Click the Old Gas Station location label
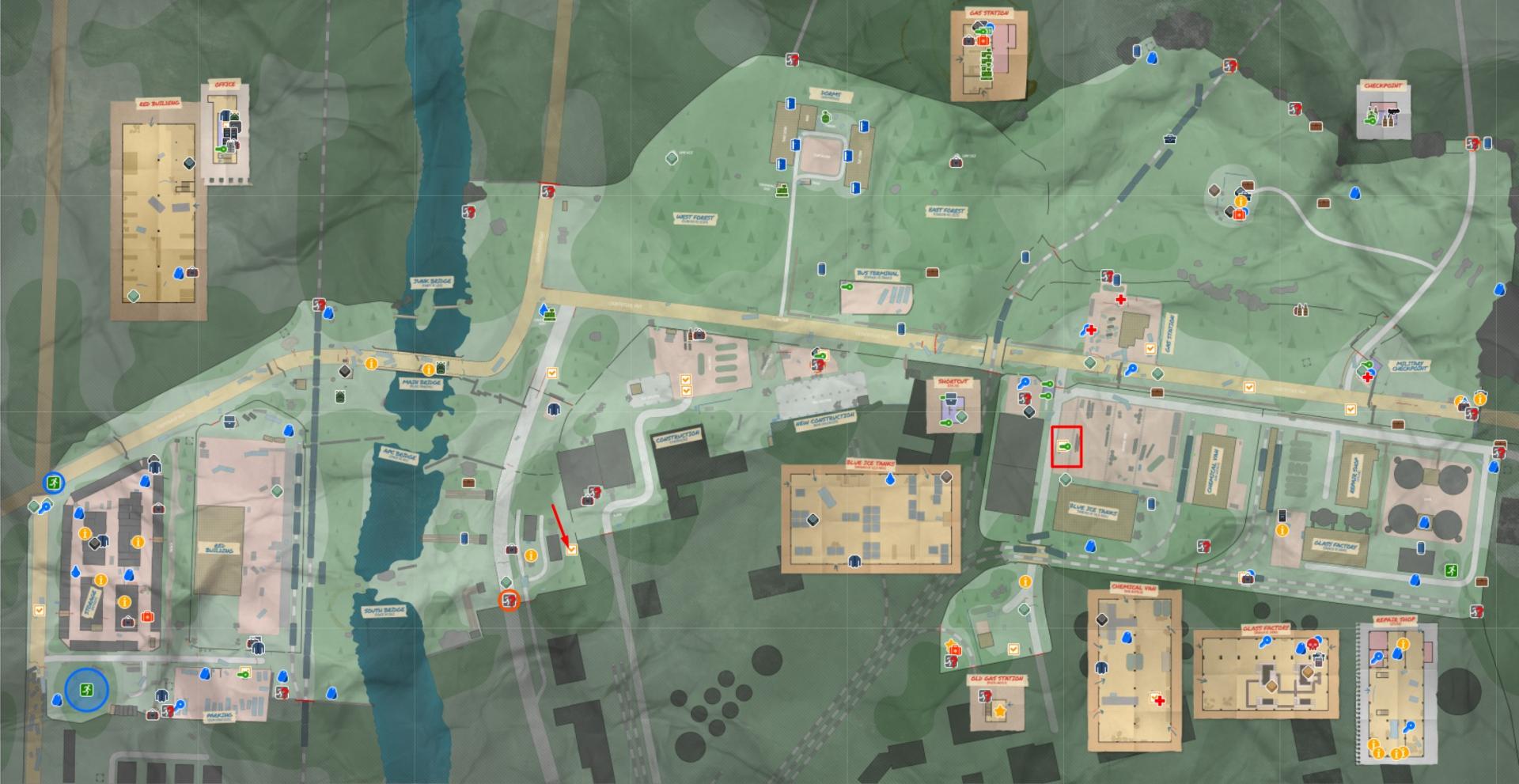 pyautogui.click(x=997, y=678)
